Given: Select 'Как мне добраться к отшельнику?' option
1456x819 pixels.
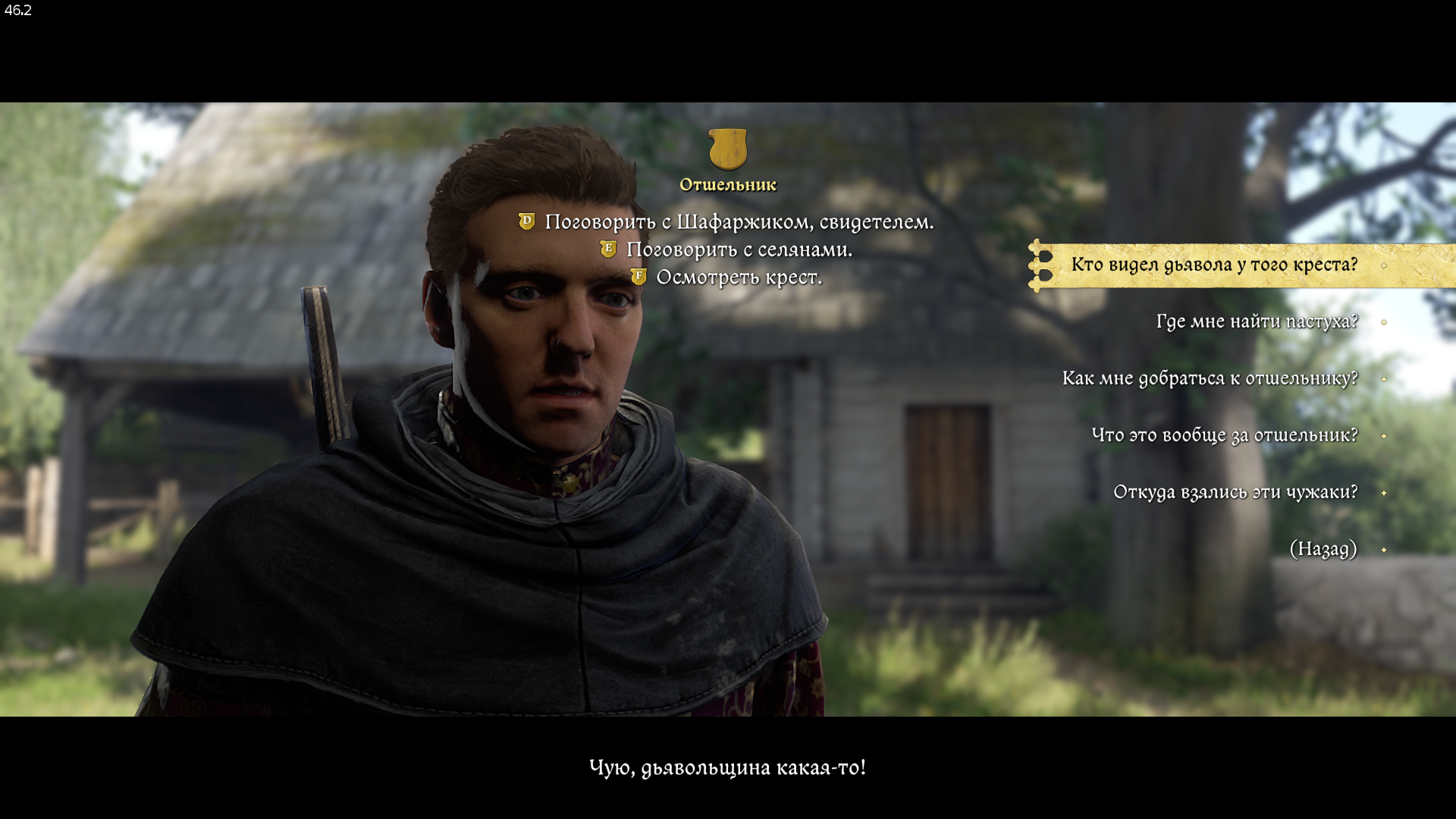Looking at the screenshot, I should 1210,378.
